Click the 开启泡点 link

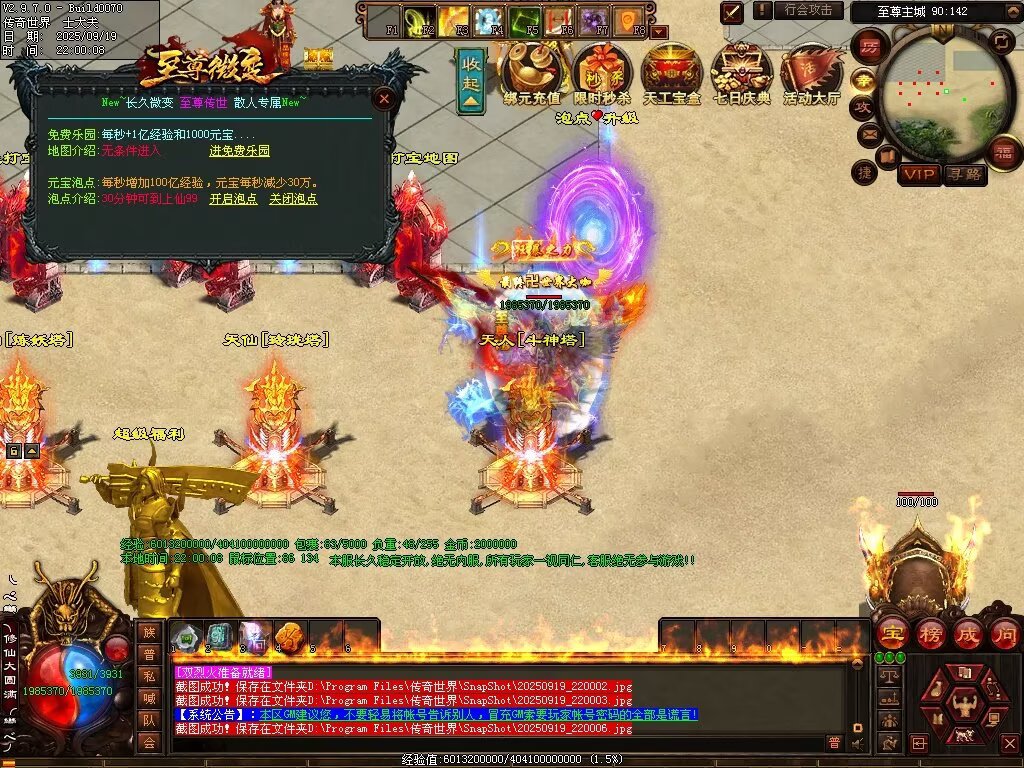(233, 199)
